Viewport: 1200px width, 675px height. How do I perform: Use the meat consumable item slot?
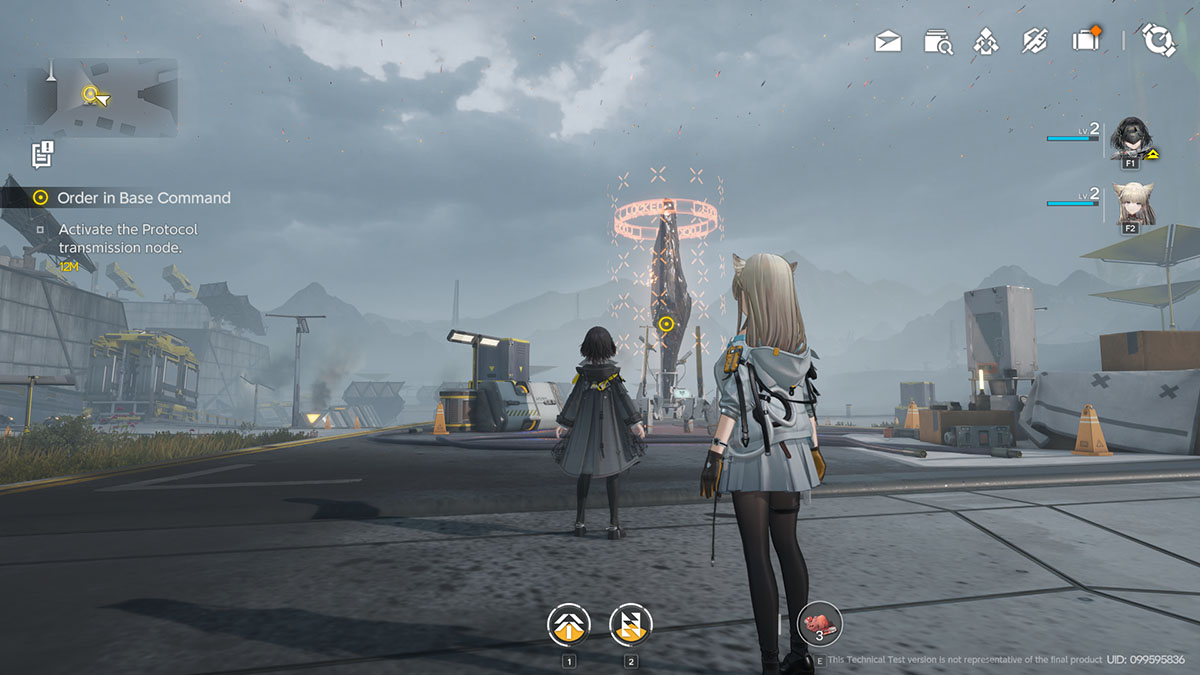(x=819, y=626)
